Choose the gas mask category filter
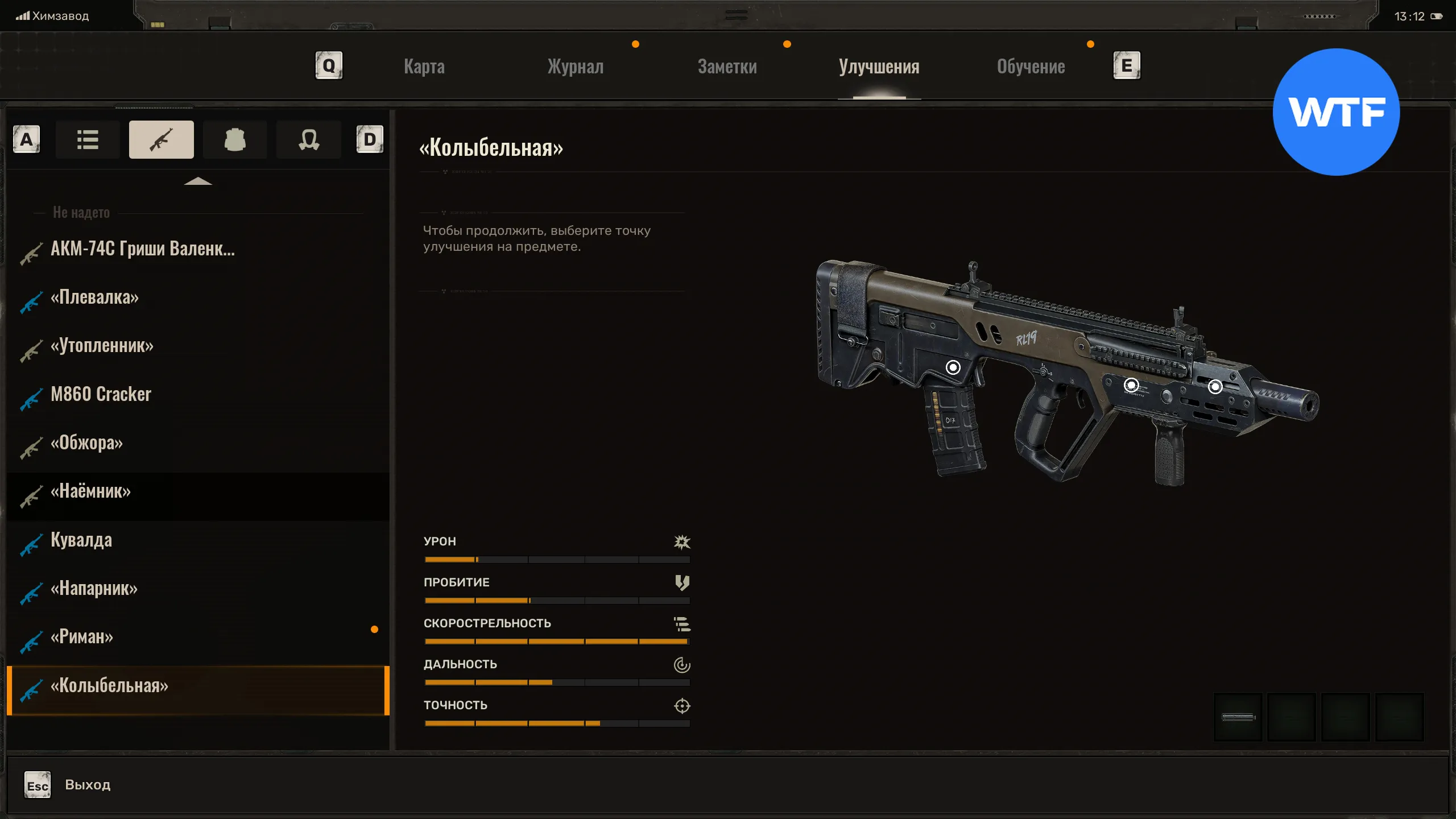1456x819 pixels. tap(309, 139)
